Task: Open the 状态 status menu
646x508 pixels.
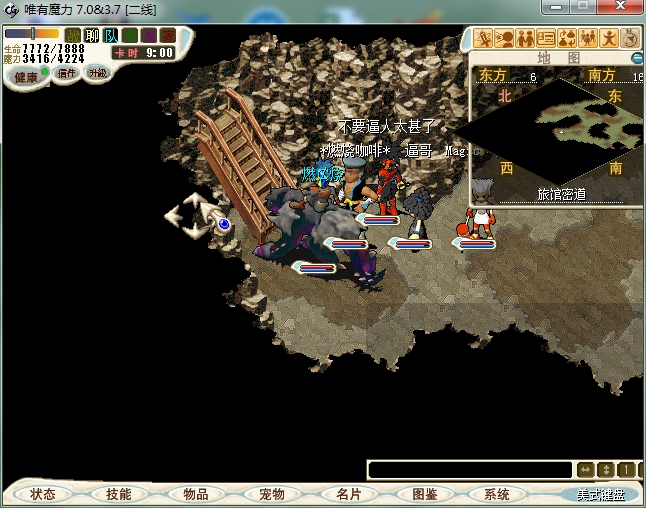Action: coord(43,494)
